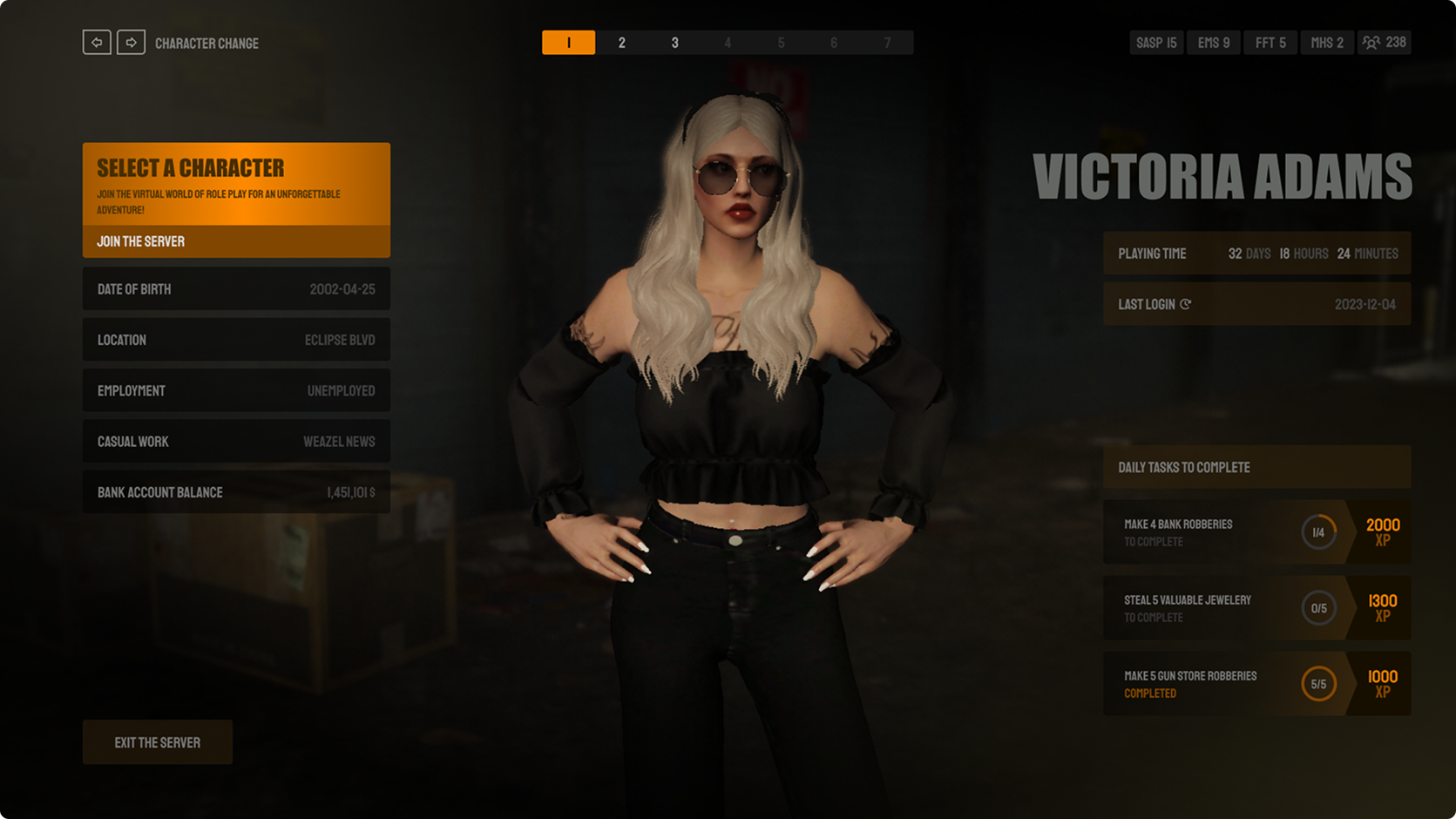Click the Exit the Server button
Image resolution: width=1456 pixels, height=819 pixels.
tap(157, 742)
